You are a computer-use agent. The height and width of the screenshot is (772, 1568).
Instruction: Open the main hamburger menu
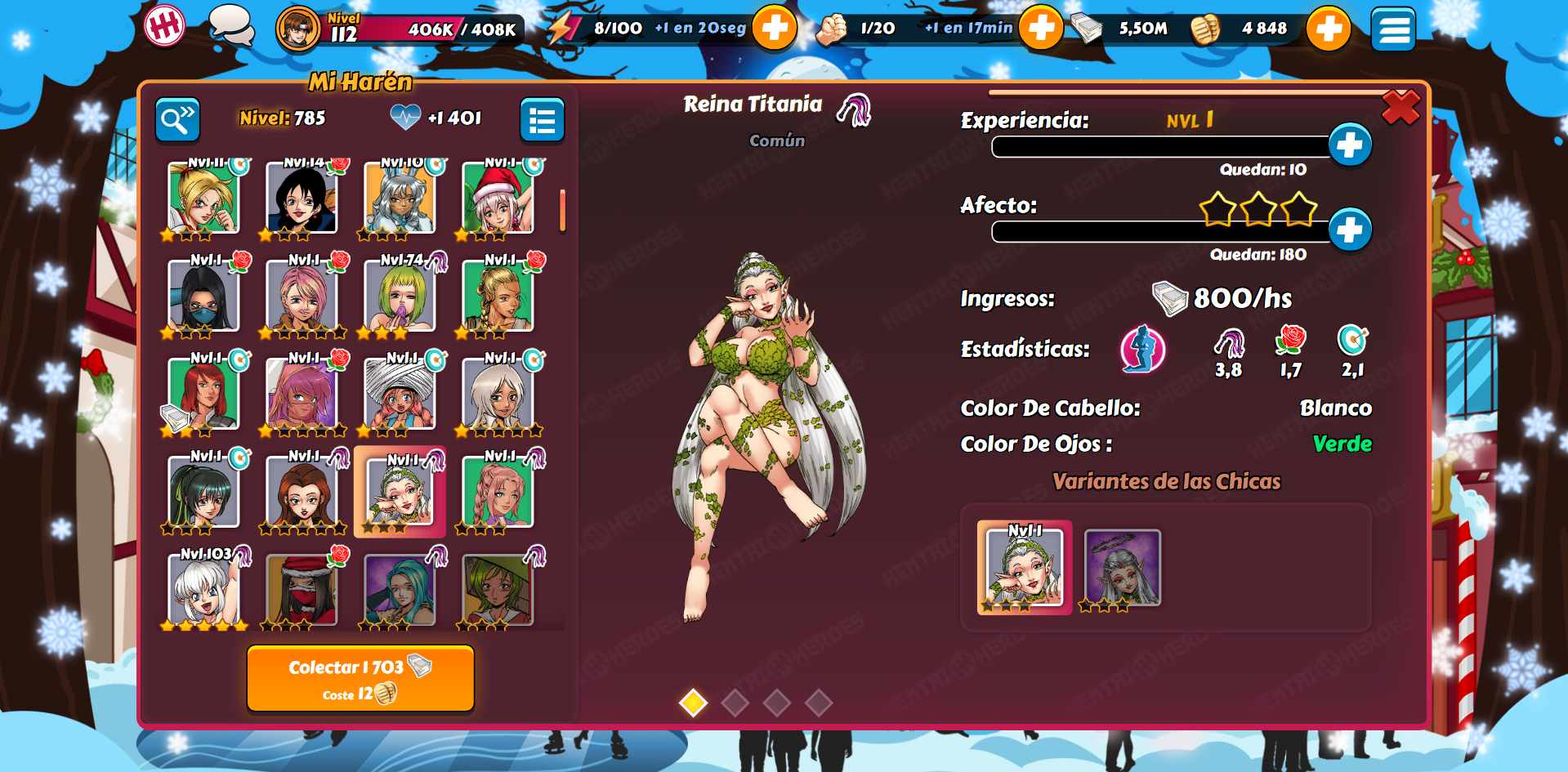[1392, 29]
